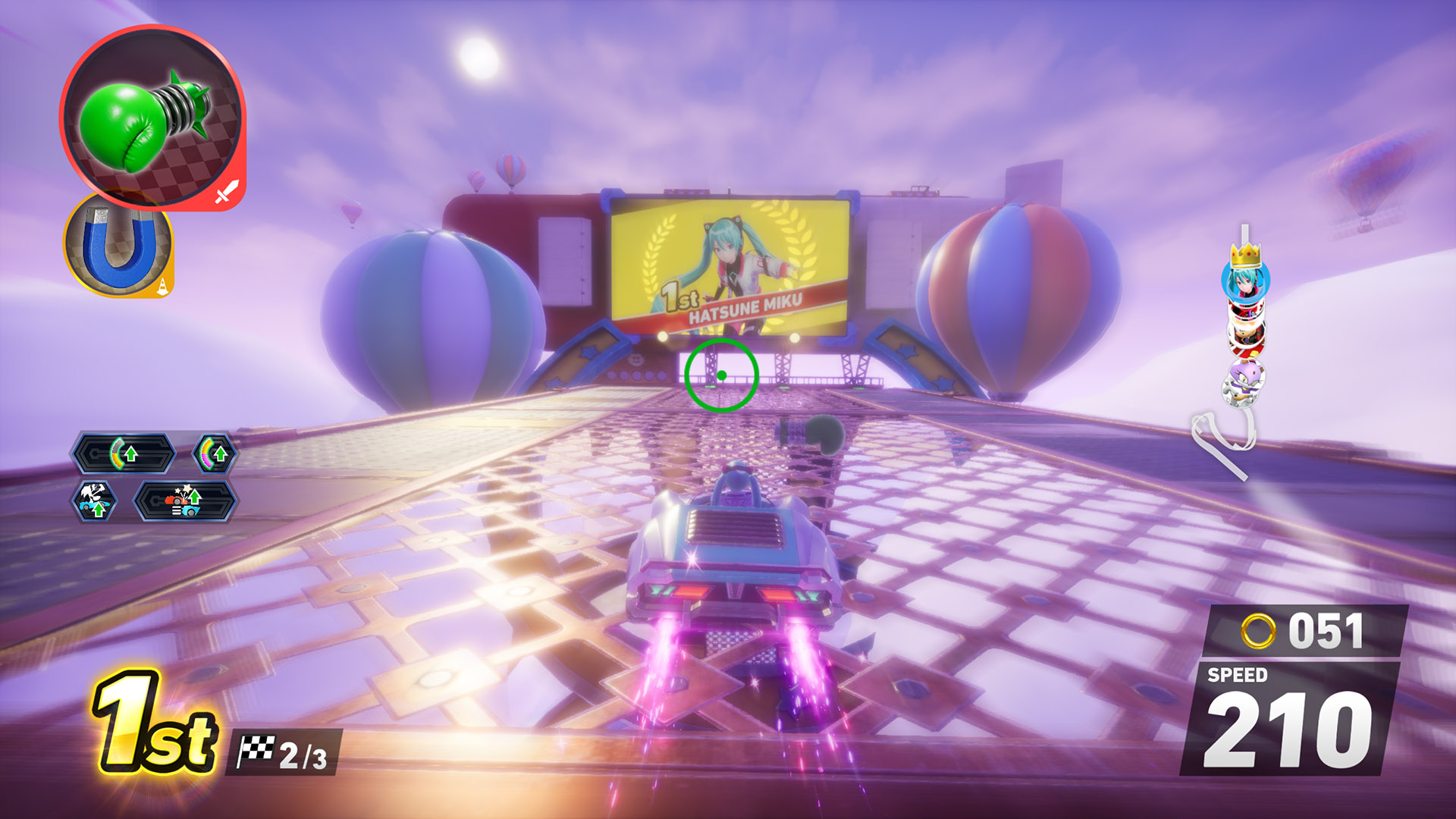Select the red car collision boost gadget
The width and height of the screenshot is (1456, 819).
(x=186, y=501)
